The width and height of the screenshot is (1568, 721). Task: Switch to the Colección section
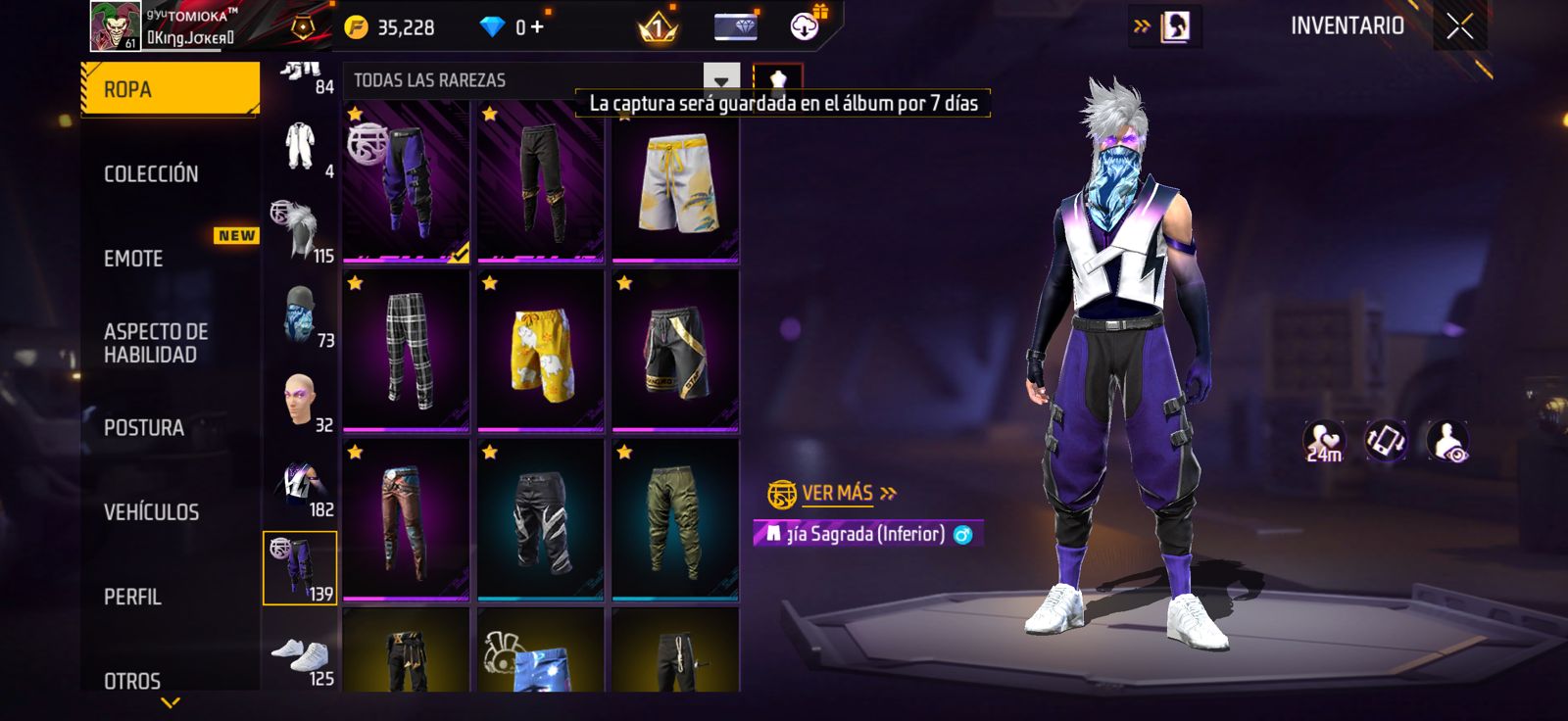[x=152, y=174]
